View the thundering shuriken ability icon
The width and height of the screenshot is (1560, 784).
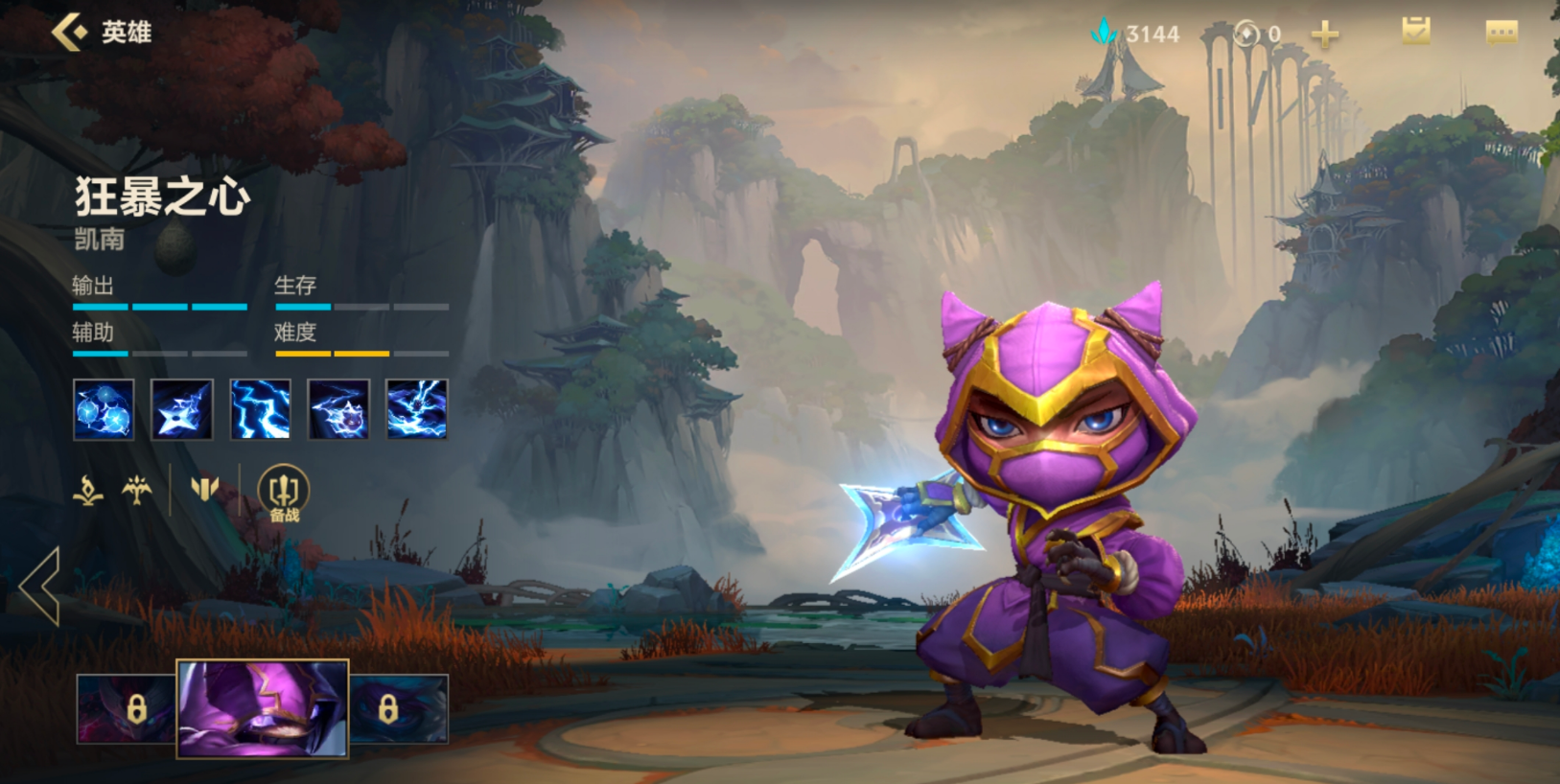(182, 409)
